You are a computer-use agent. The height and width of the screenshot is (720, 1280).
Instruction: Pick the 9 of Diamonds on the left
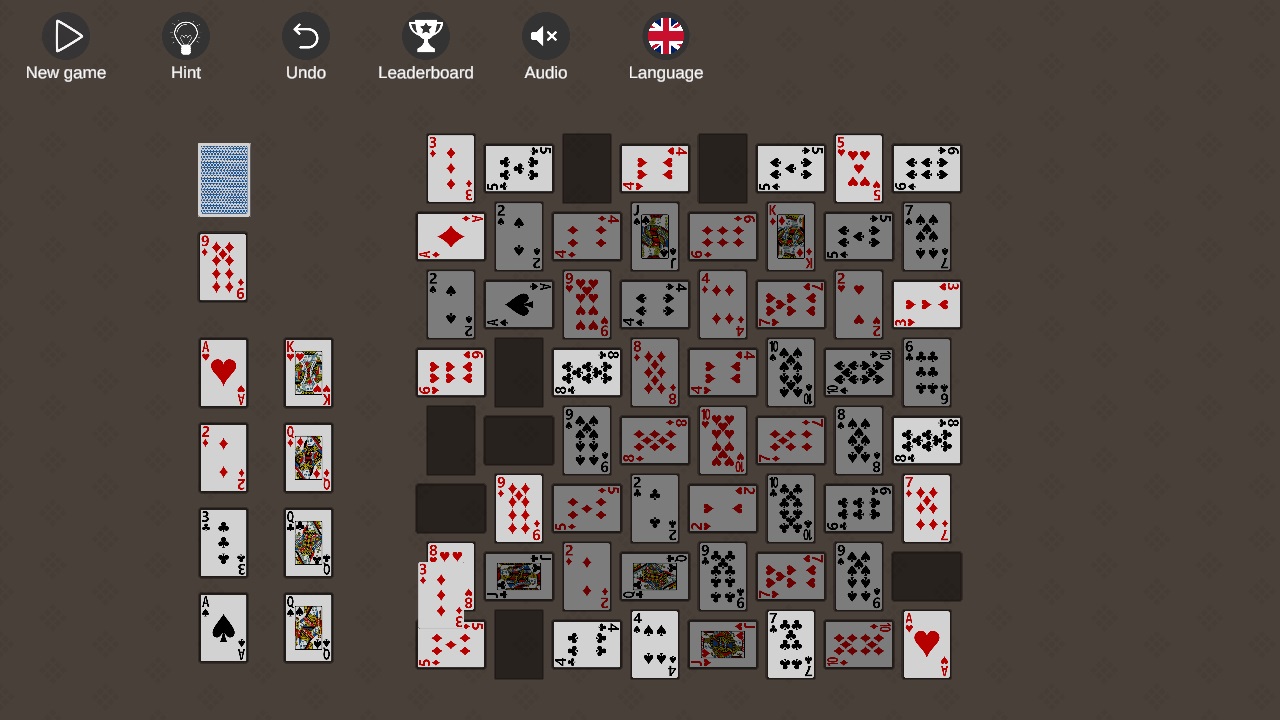pyautogui.click(x=223, y=267)
